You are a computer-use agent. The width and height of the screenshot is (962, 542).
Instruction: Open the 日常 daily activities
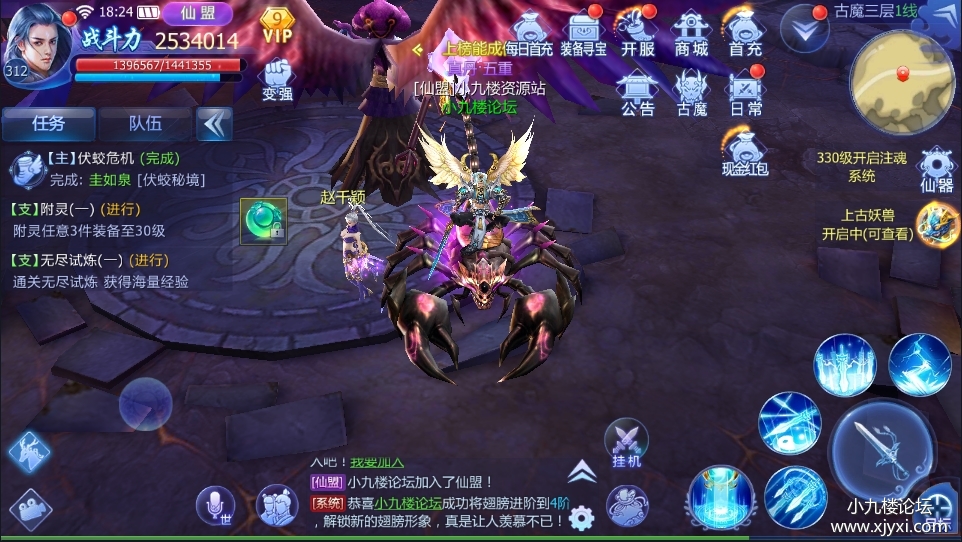coord(745,91)
